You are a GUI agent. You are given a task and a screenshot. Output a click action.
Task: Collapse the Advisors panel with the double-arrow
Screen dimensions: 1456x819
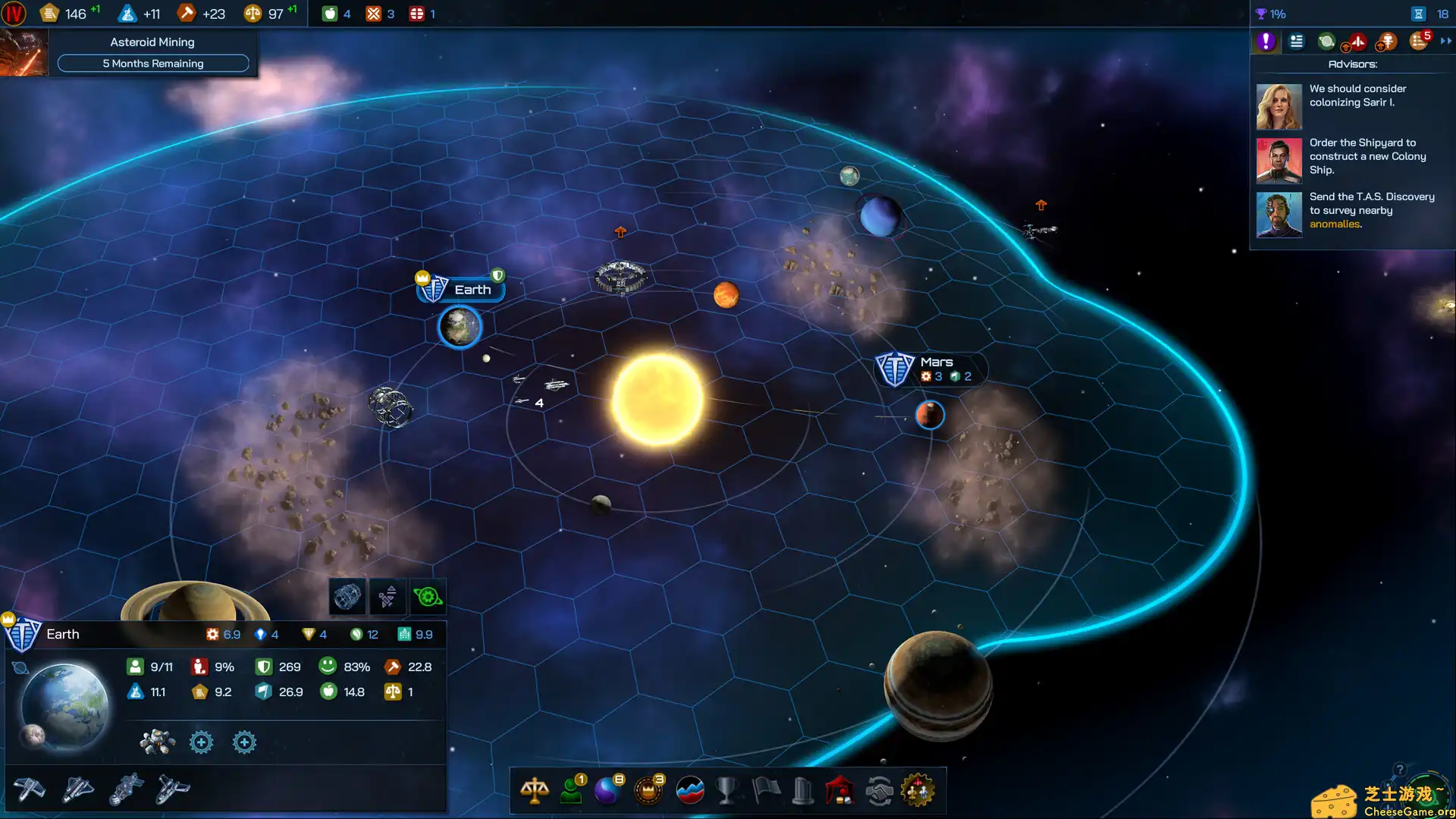(1445, 42)
